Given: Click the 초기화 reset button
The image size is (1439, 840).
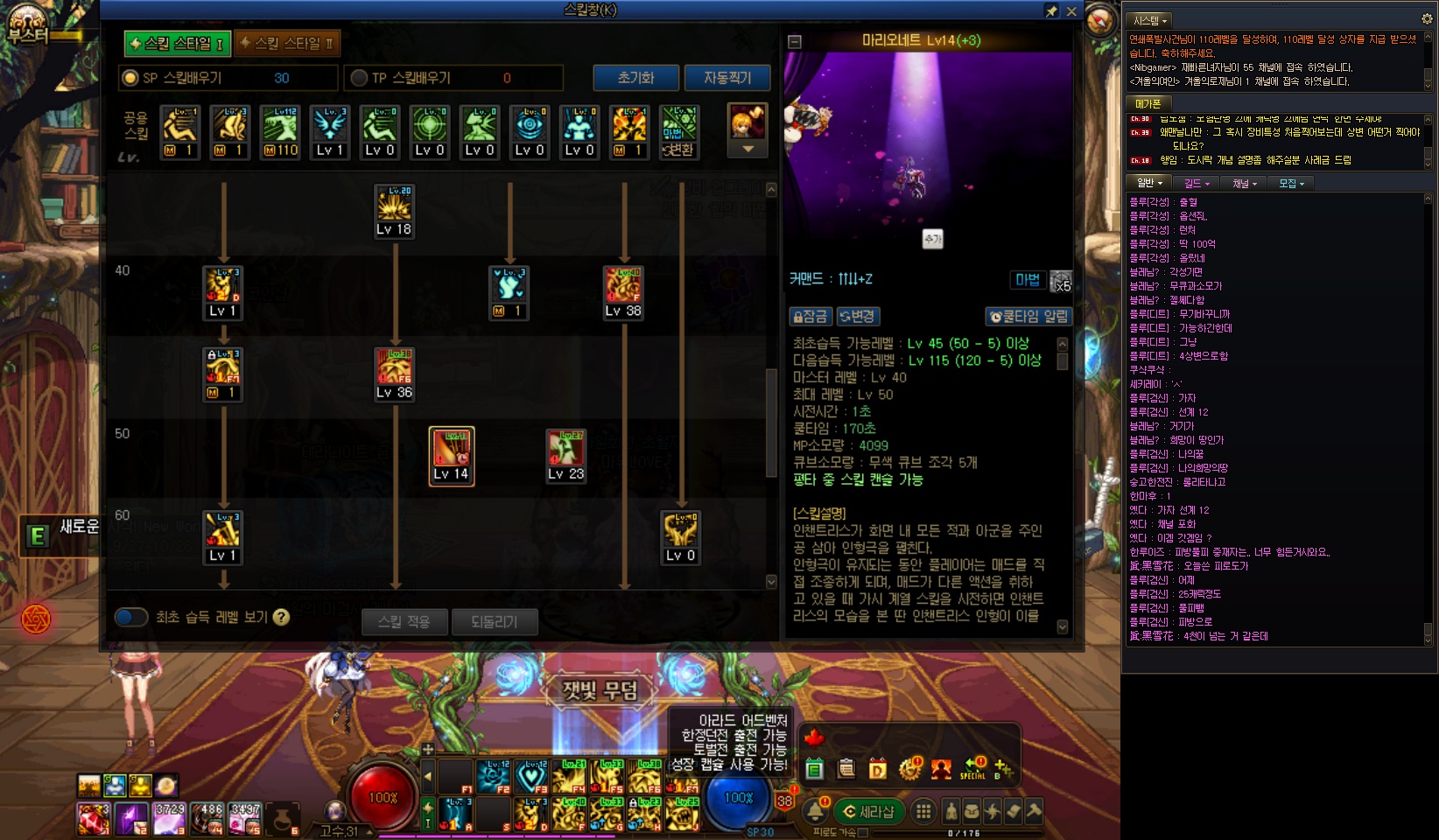Looking at the screenshot, I should (635, 78).
